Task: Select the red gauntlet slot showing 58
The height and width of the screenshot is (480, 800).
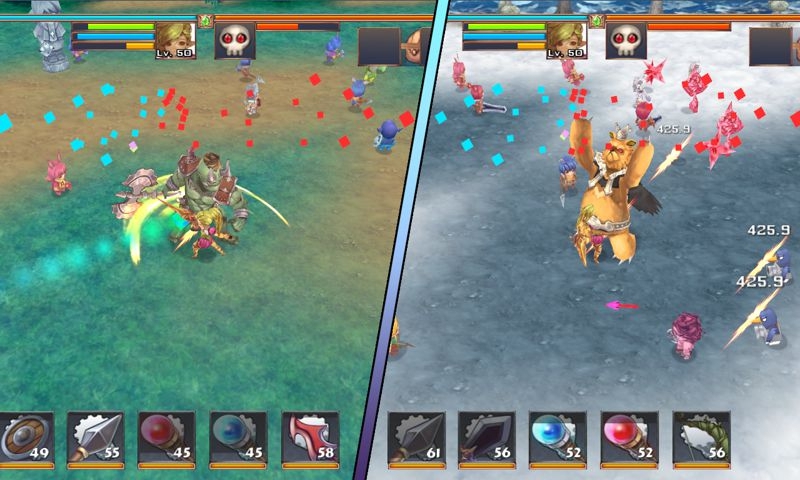Action: tap(309, 437)
